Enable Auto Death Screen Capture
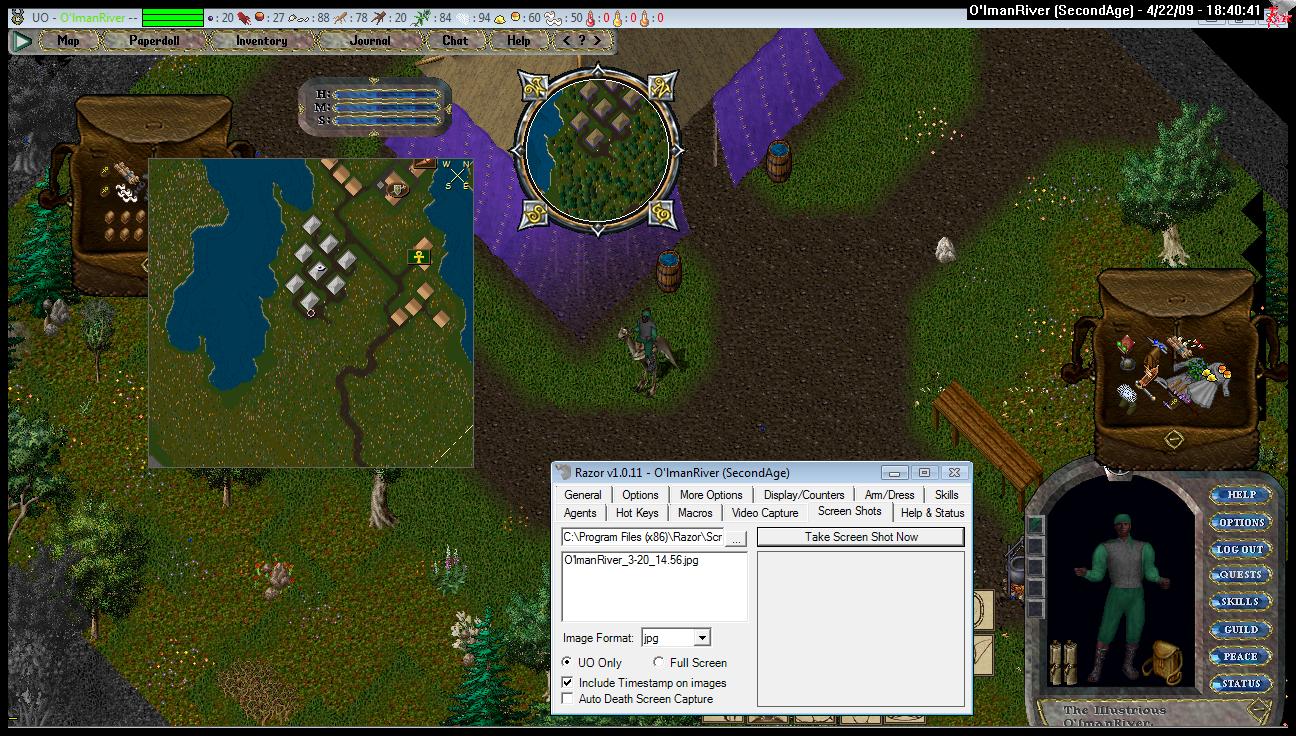 pos(568,698)
